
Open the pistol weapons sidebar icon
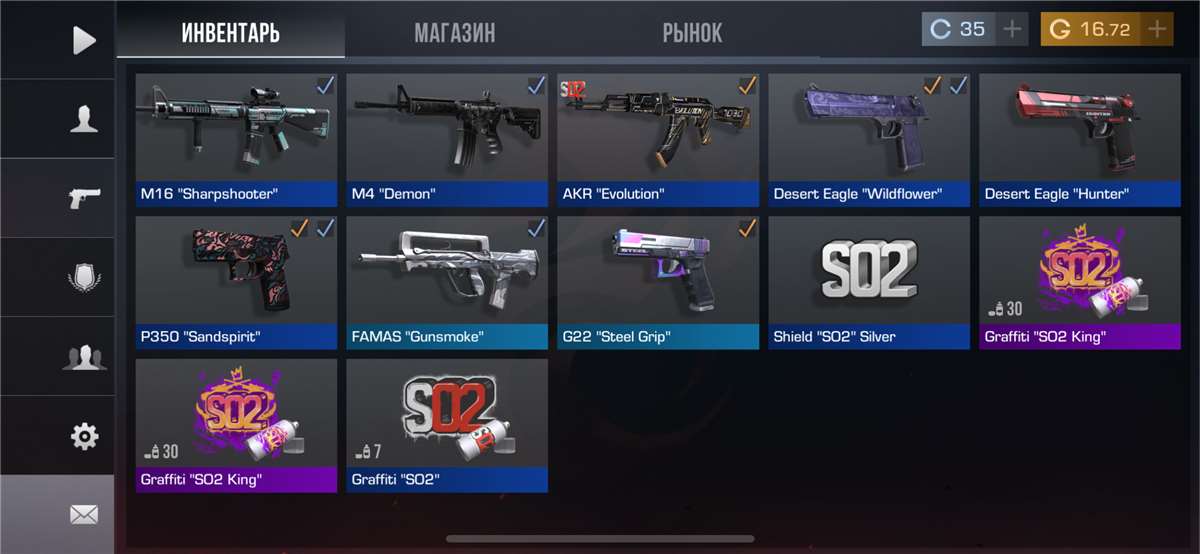[x=84, y=198]
